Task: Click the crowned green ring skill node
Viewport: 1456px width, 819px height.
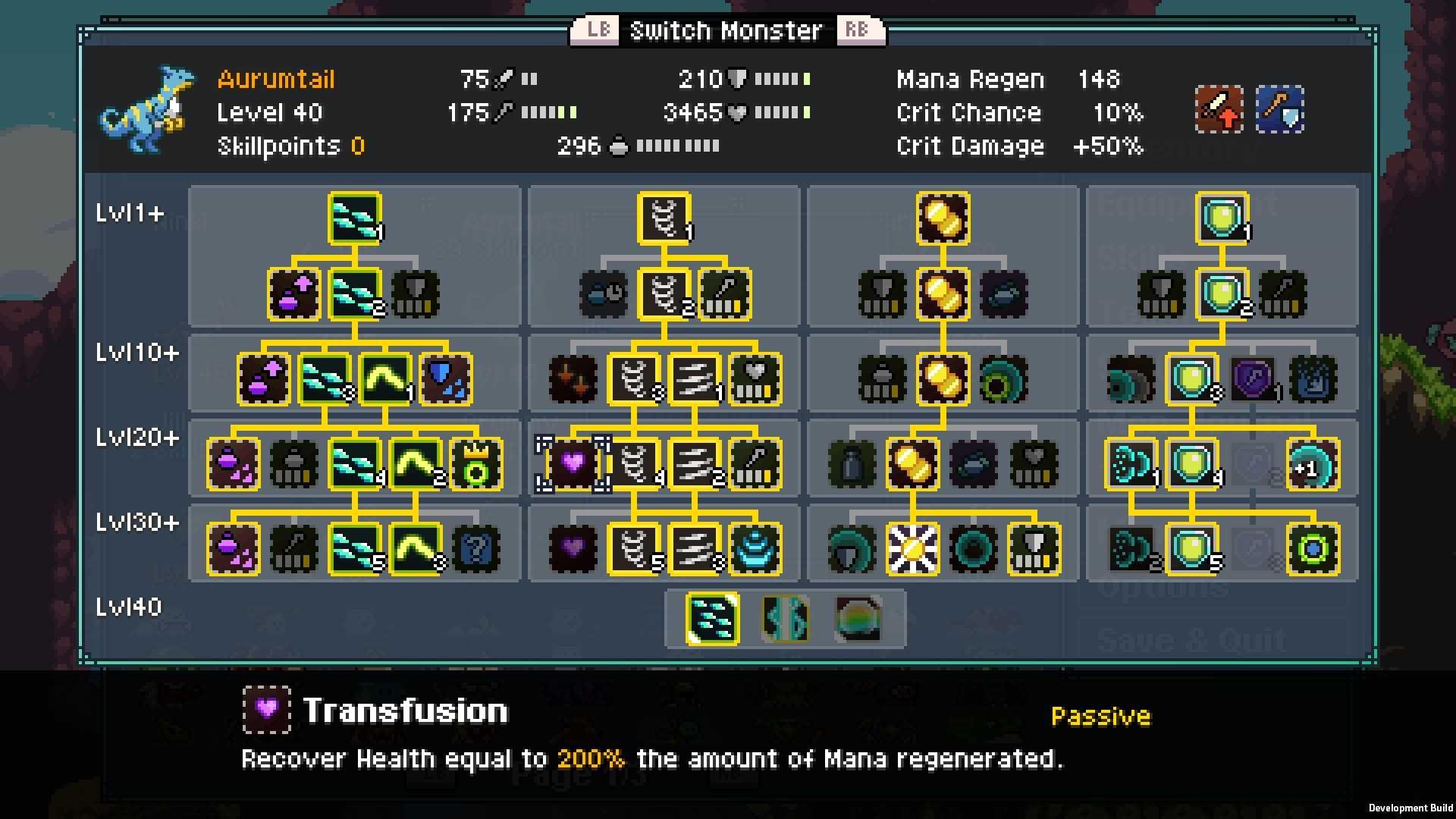Action: [476, 465]
